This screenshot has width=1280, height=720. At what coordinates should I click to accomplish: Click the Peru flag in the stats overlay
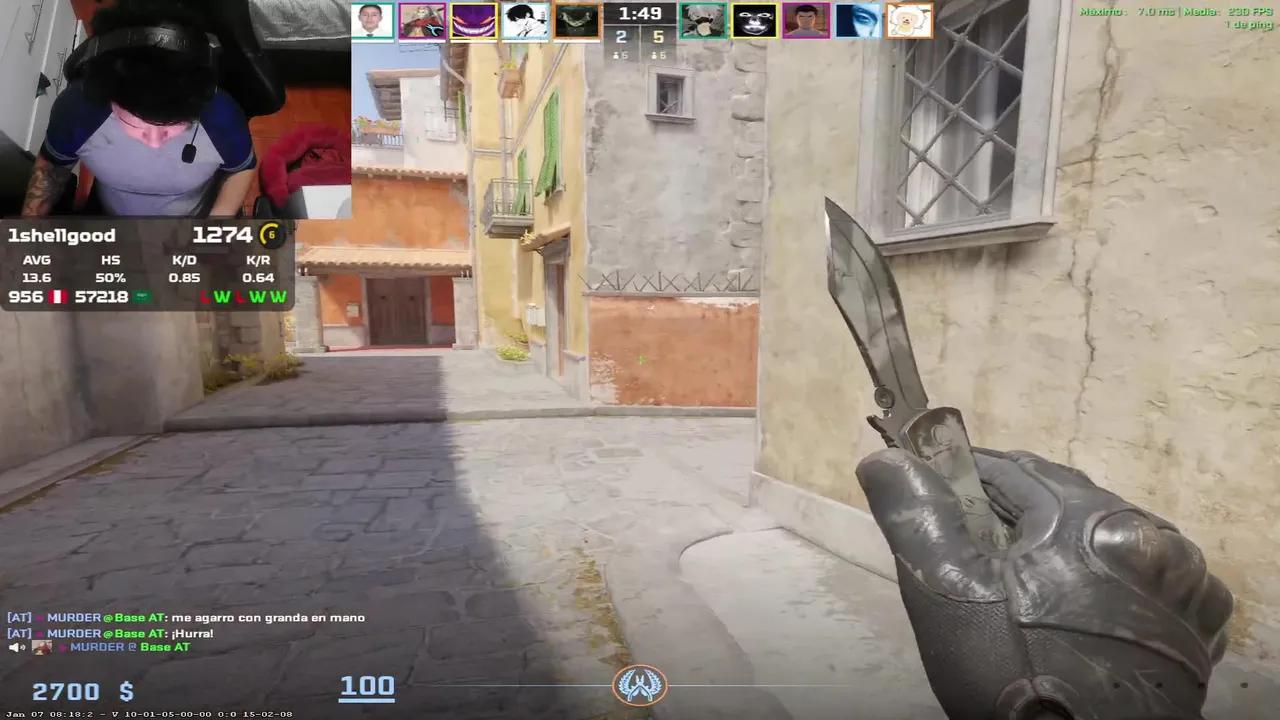point(60,296)
